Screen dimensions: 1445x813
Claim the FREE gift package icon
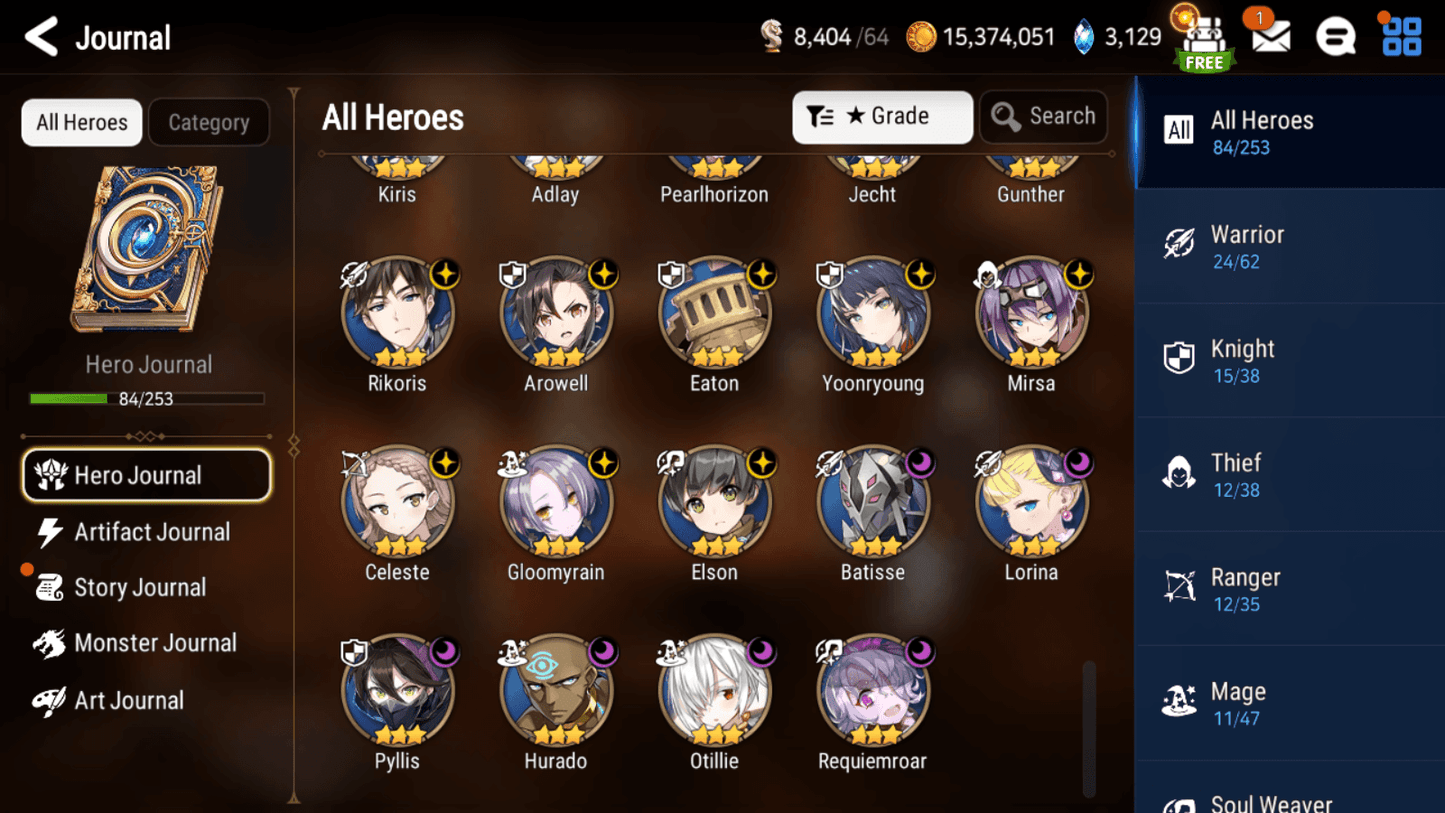click(1204, 38)
